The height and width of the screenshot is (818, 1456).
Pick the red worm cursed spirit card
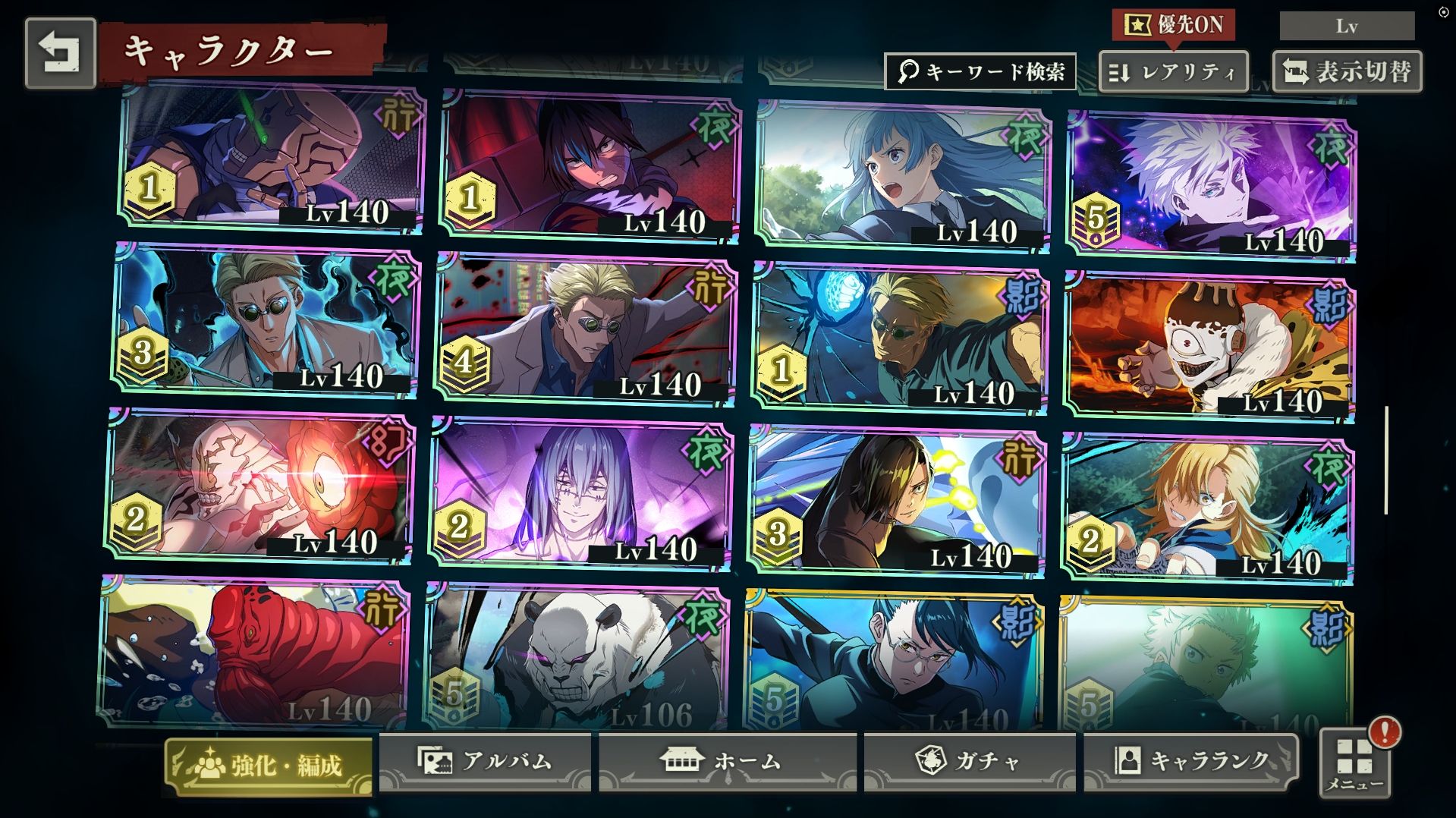coord(253,653)
